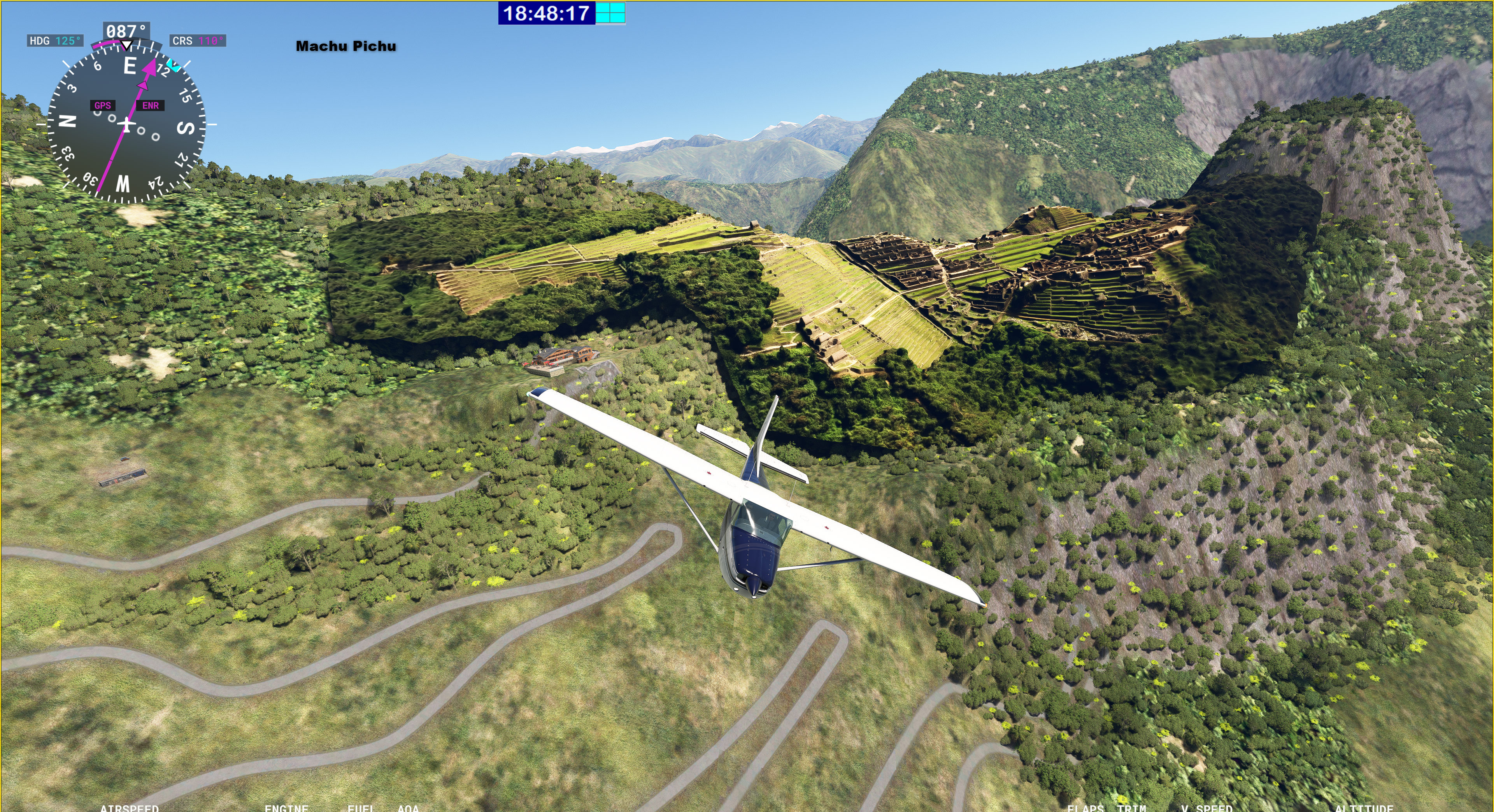Click the cyan grid icon beside the clock
The image size is (1494, 812).
pos(611,13)
